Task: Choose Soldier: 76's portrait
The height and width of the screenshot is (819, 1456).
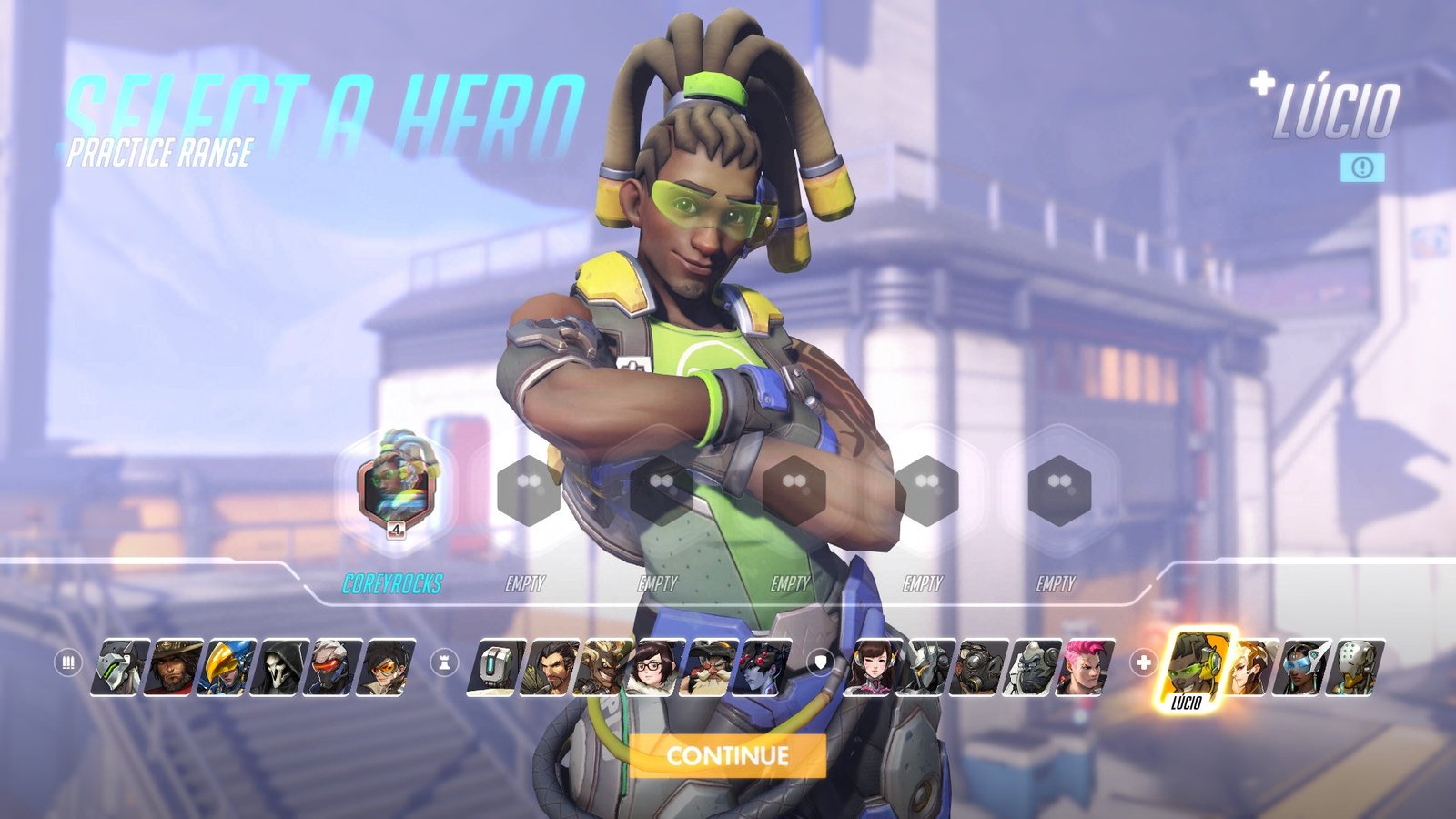Action: click(332, 667)
